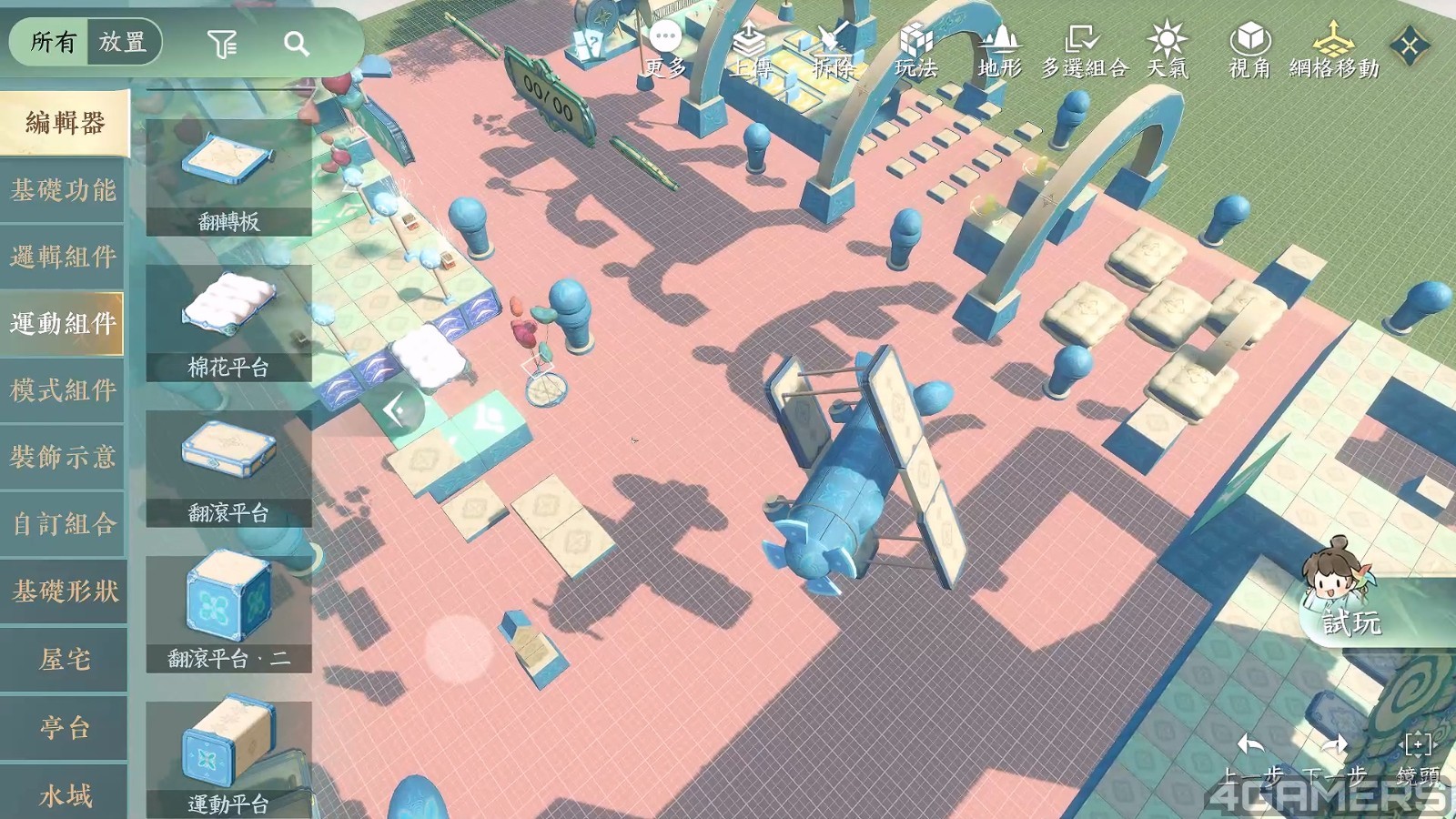Image resolution: width=1456 pixels, height=819 pixels.
Task: Open the filter funnel icon
Action: 221,44
